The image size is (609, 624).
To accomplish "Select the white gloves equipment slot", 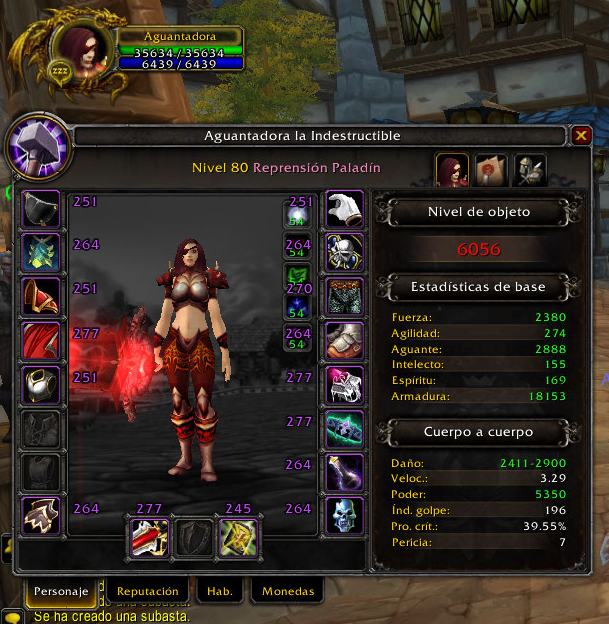I will [x=345, y=209].
